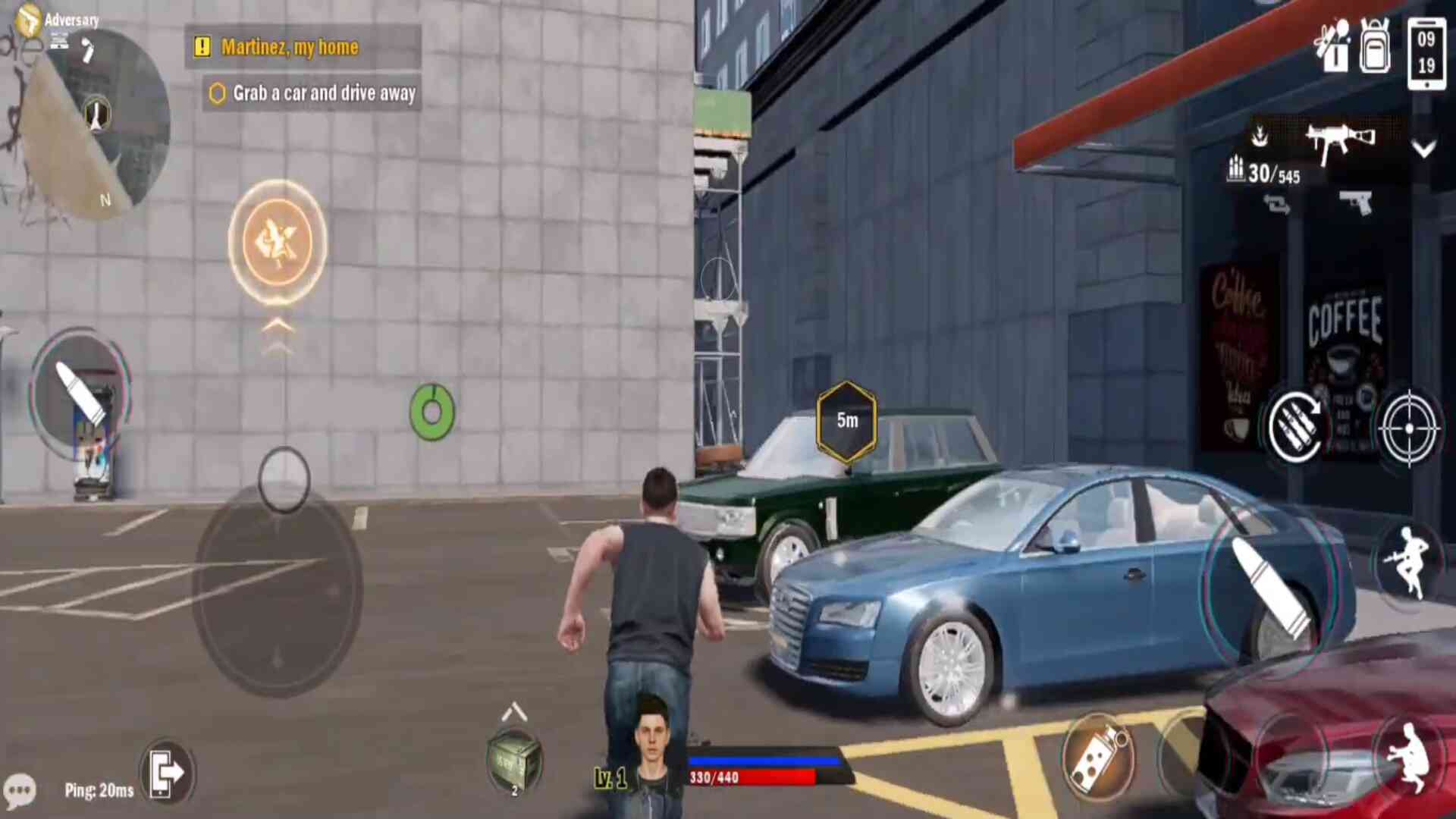Open the in-game phone
Image resolution: width=1456 pixels, height=819 pixels.
tap(1428, 49)
